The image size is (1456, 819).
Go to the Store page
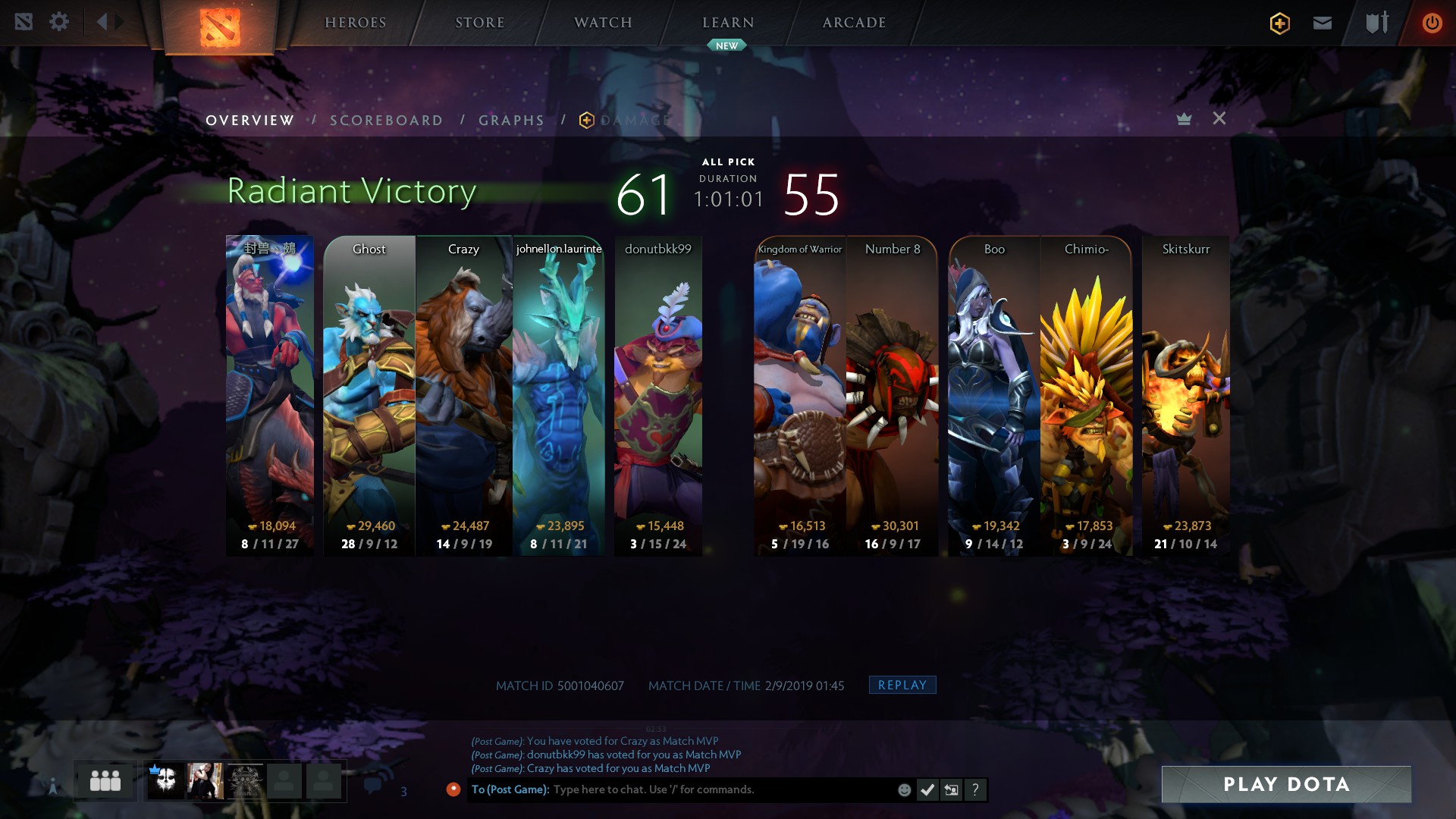(x=479, y=23)
